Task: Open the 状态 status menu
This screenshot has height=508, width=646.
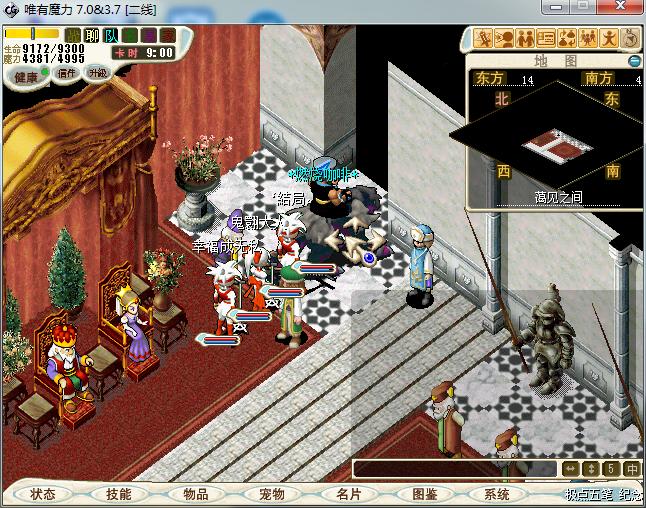Action: point(43,494)
